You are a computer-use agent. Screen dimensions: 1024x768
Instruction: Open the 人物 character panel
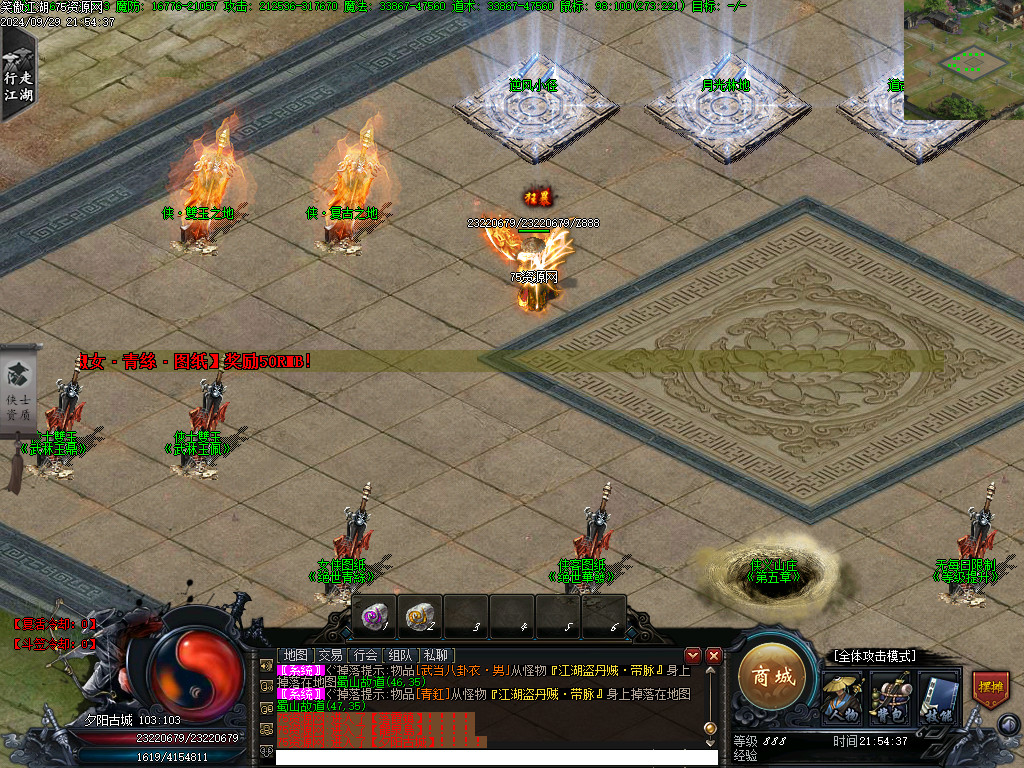coord(843,697)
